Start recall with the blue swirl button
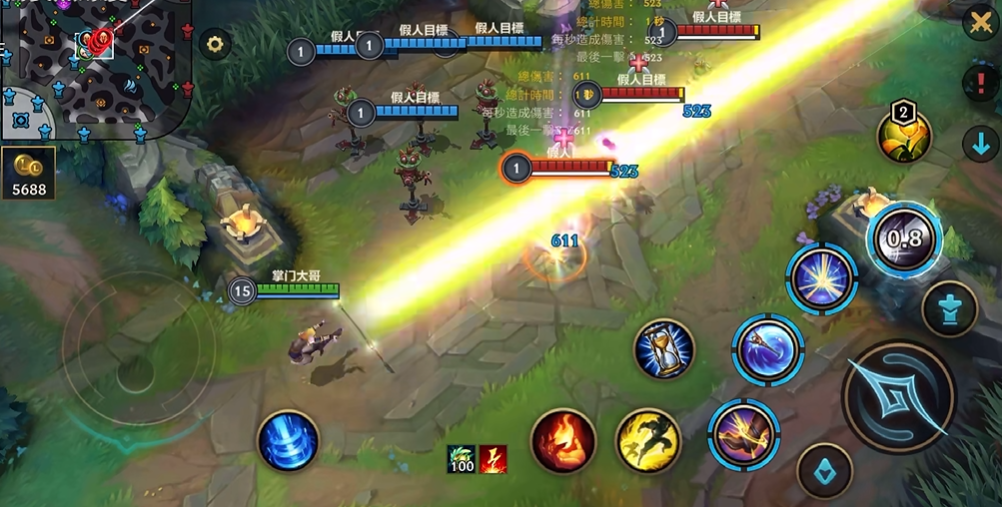Image resolution: width=1002 pixels, height=507 pixels. point(288,441)
